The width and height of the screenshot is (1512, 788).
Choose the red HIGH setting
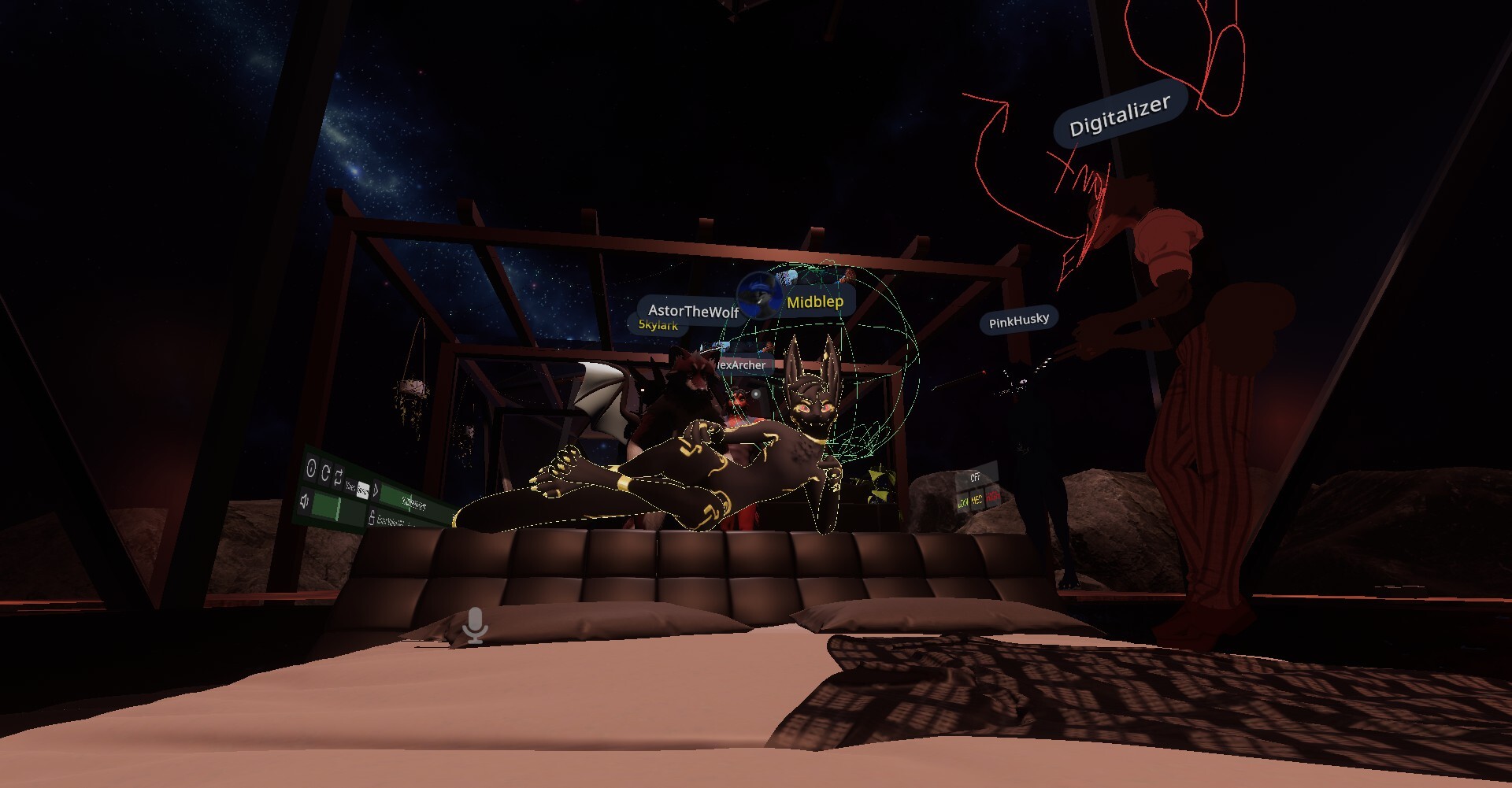[x=992, y=497]
